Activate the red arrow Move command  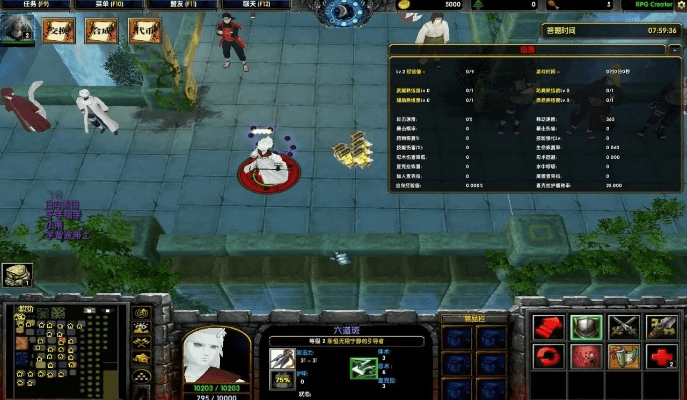[x=547, y=326]
